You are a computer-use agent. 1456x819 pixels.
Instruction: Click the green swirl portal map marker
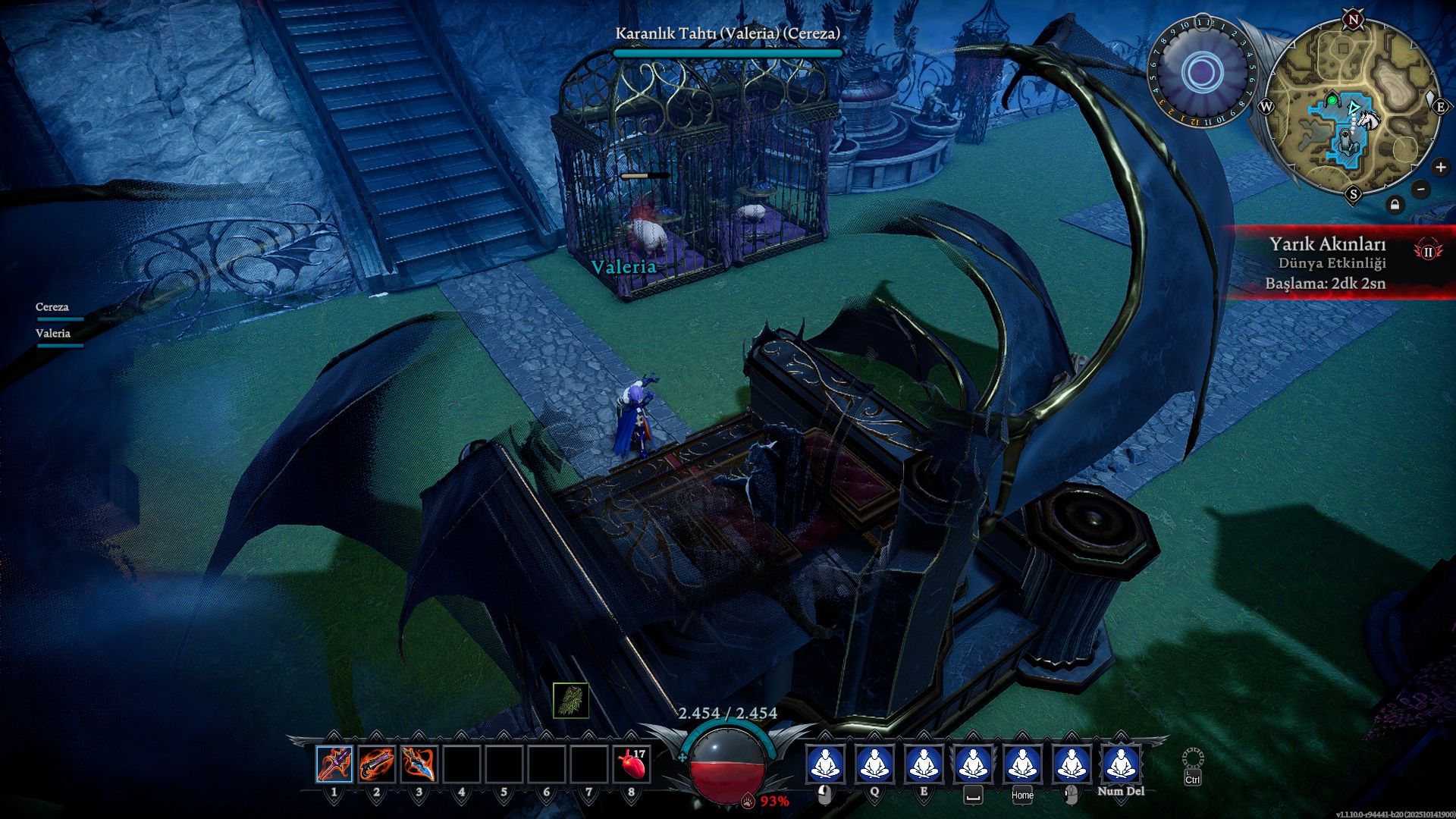click(x=1332, y=101)
